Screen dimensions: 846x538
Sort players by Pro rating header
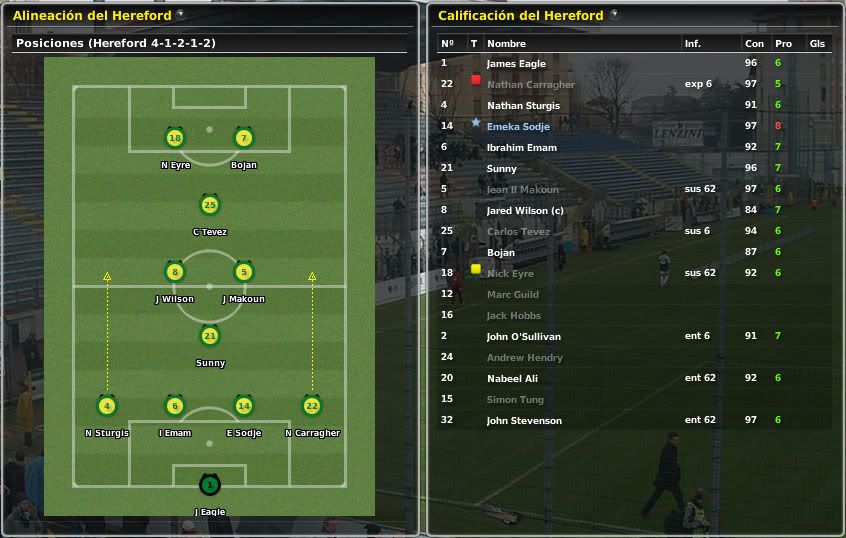(x=782, y=43)
